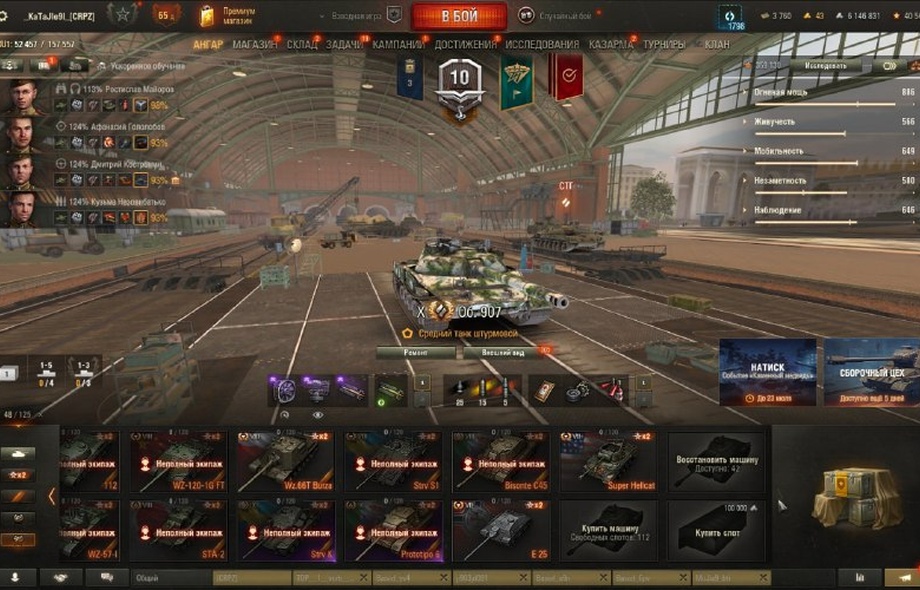Switch to the КАЗАРМА tab
The image size is (920, 590).
610,45
